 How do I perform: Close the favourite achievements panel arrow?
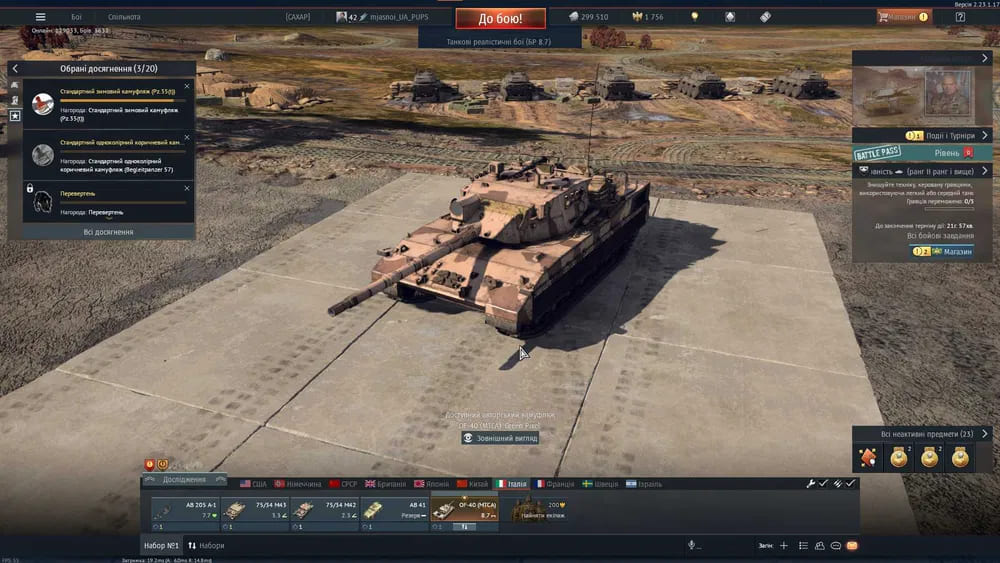(x=15, y=68)
